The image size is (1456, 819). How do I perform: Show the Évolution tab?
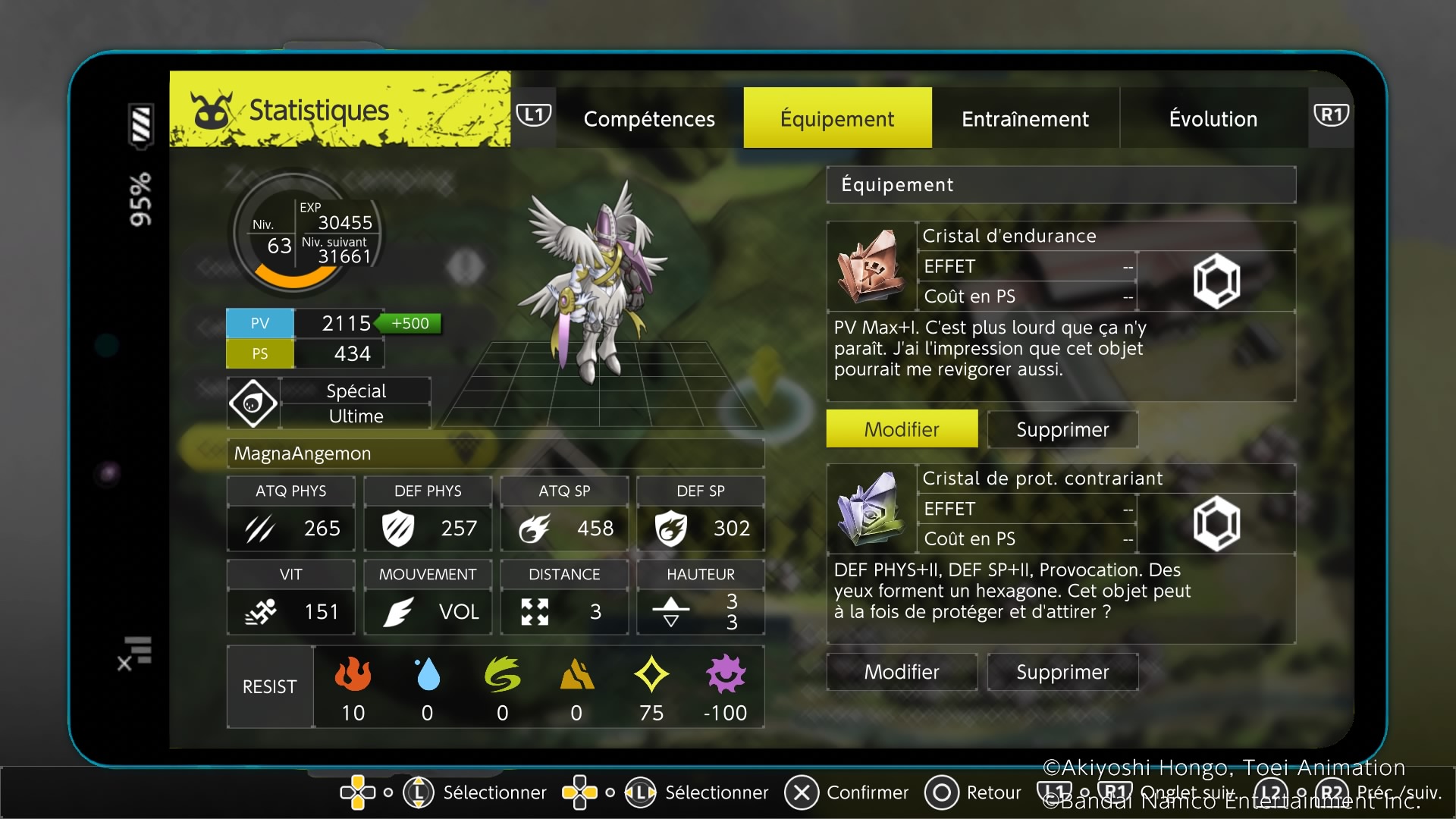click(x=1213, y=118)
